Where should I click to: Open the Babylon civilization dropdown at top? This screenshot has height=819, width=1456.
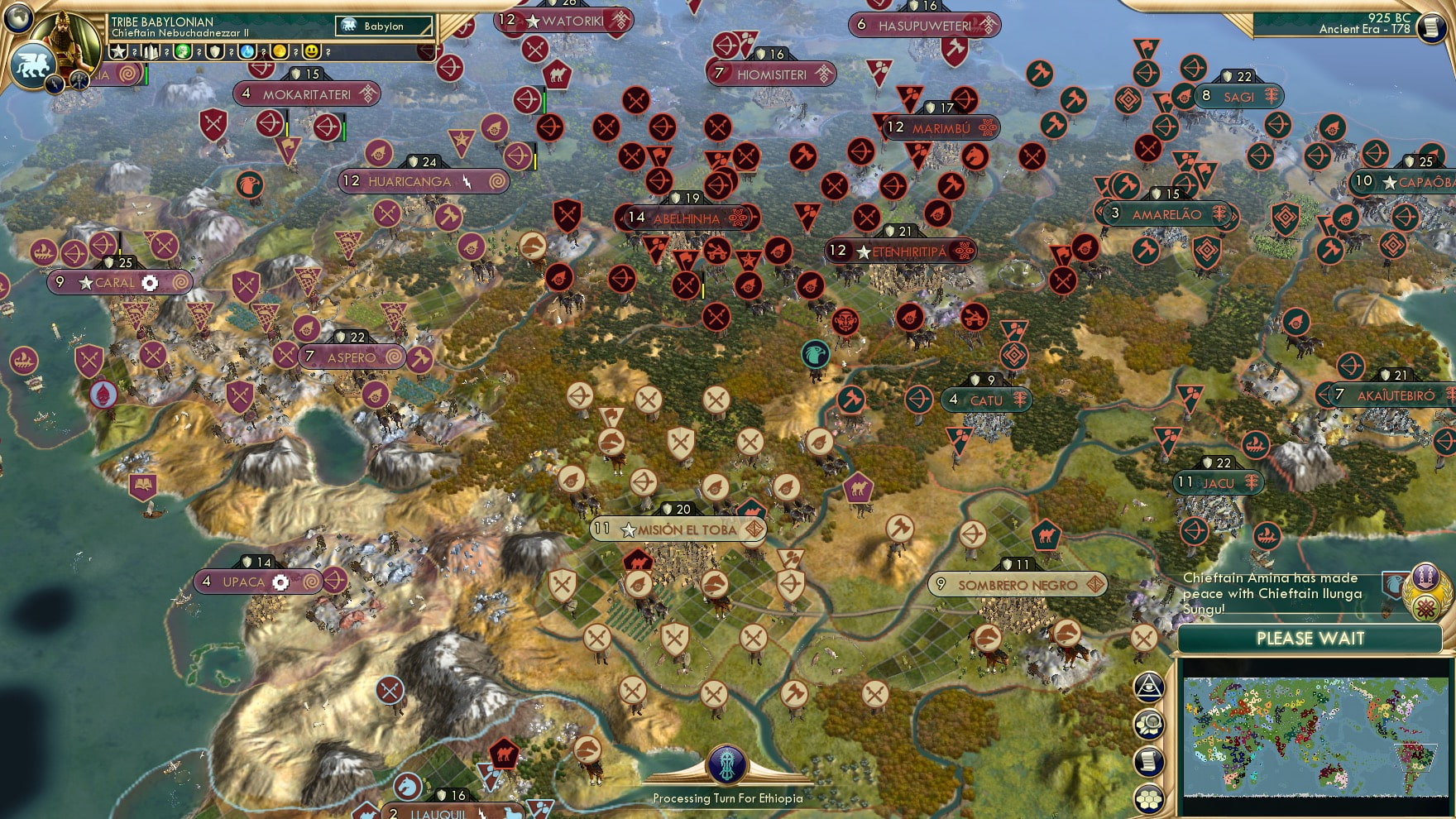(x=385, y=26)
